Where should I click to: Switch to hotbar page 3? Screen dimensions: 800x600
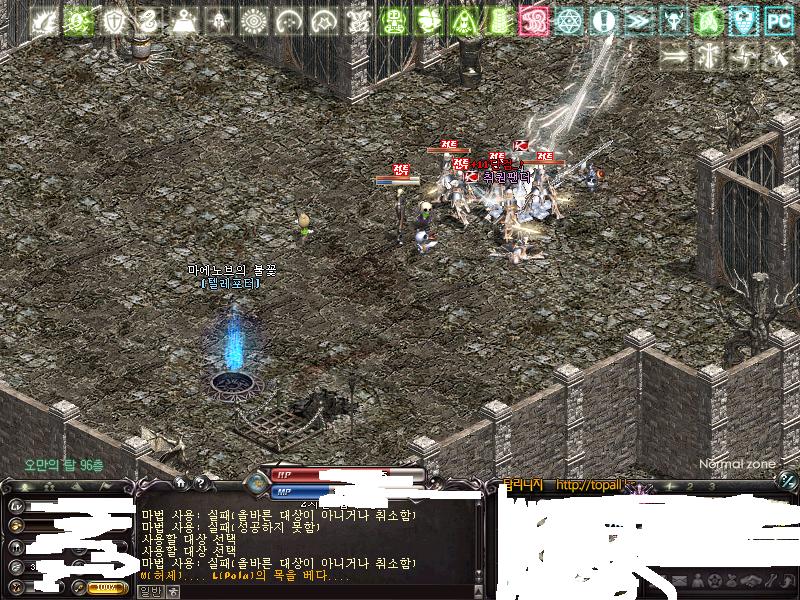711,486
